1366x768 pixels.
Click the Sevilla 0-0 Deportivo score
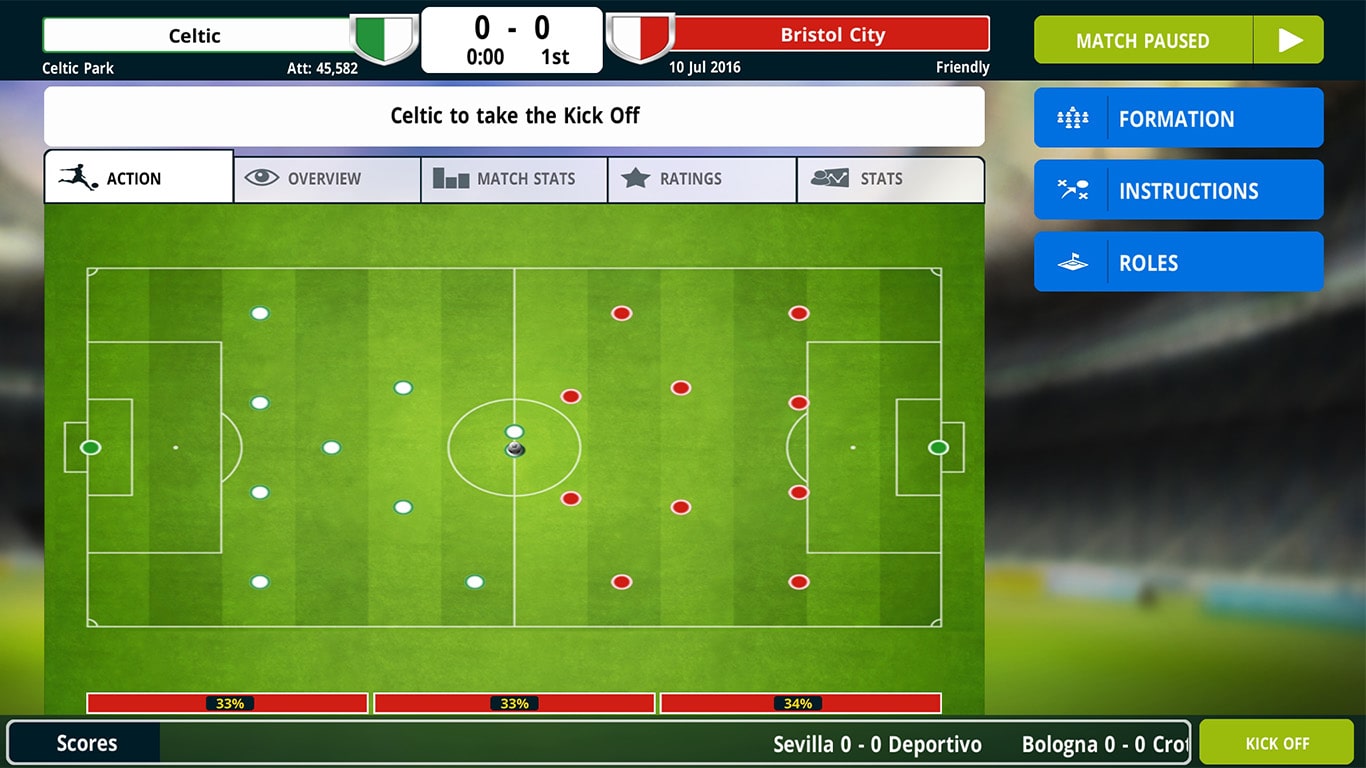[x=877, y=744]
